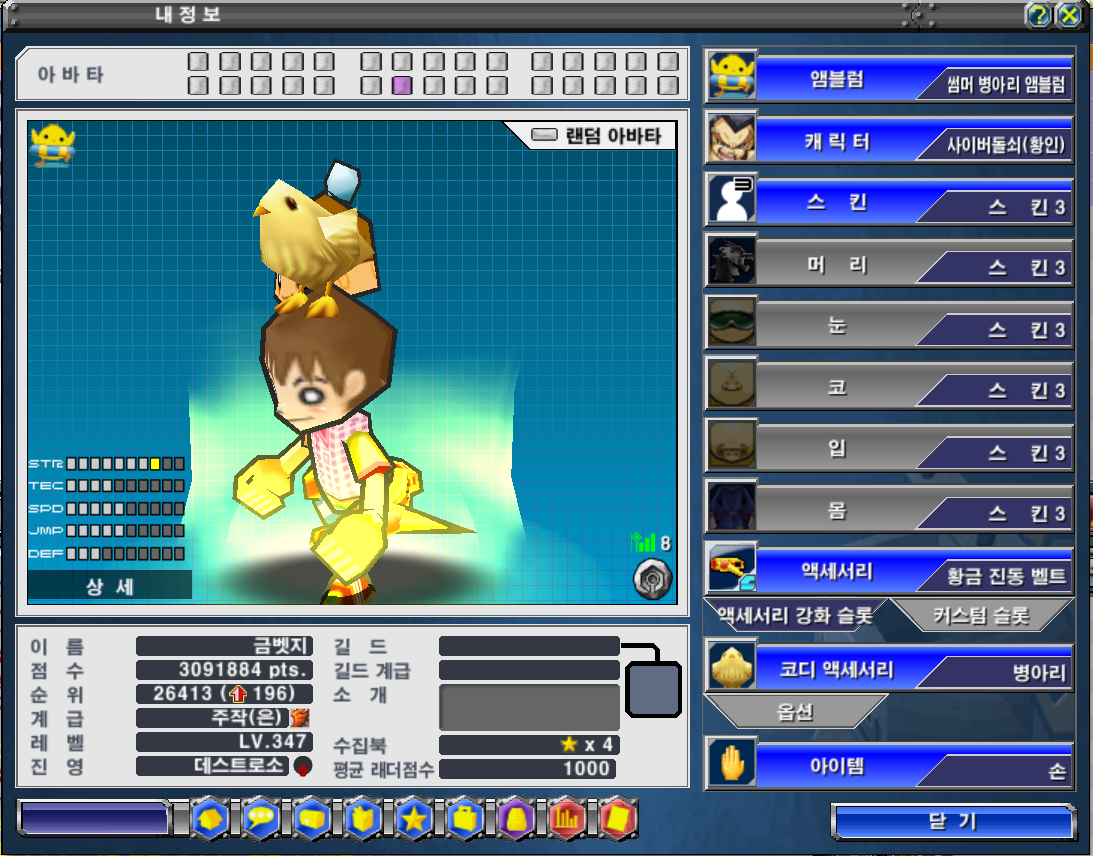Click the yellow house icon in bottom toolbar
This screenshot has width=1093, height=856.
coord(210,818)
